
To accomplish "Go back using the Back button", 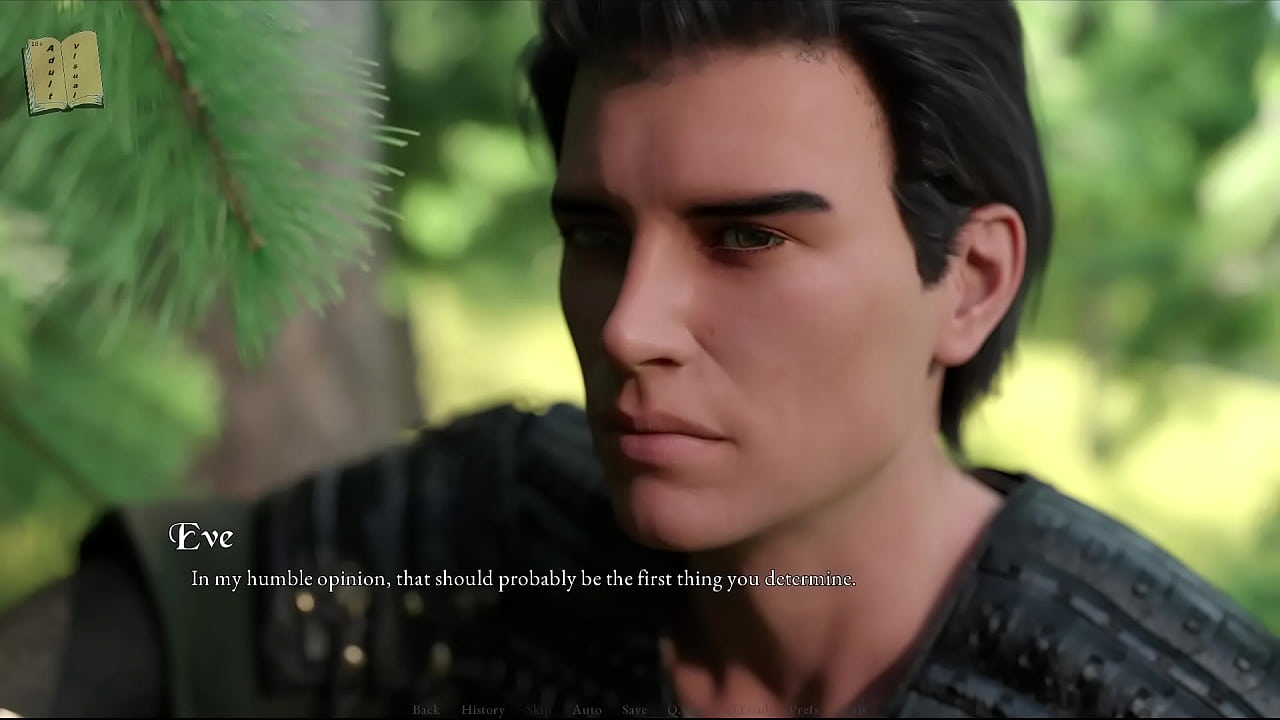I will pyautogui.click(x=426, y=710).
